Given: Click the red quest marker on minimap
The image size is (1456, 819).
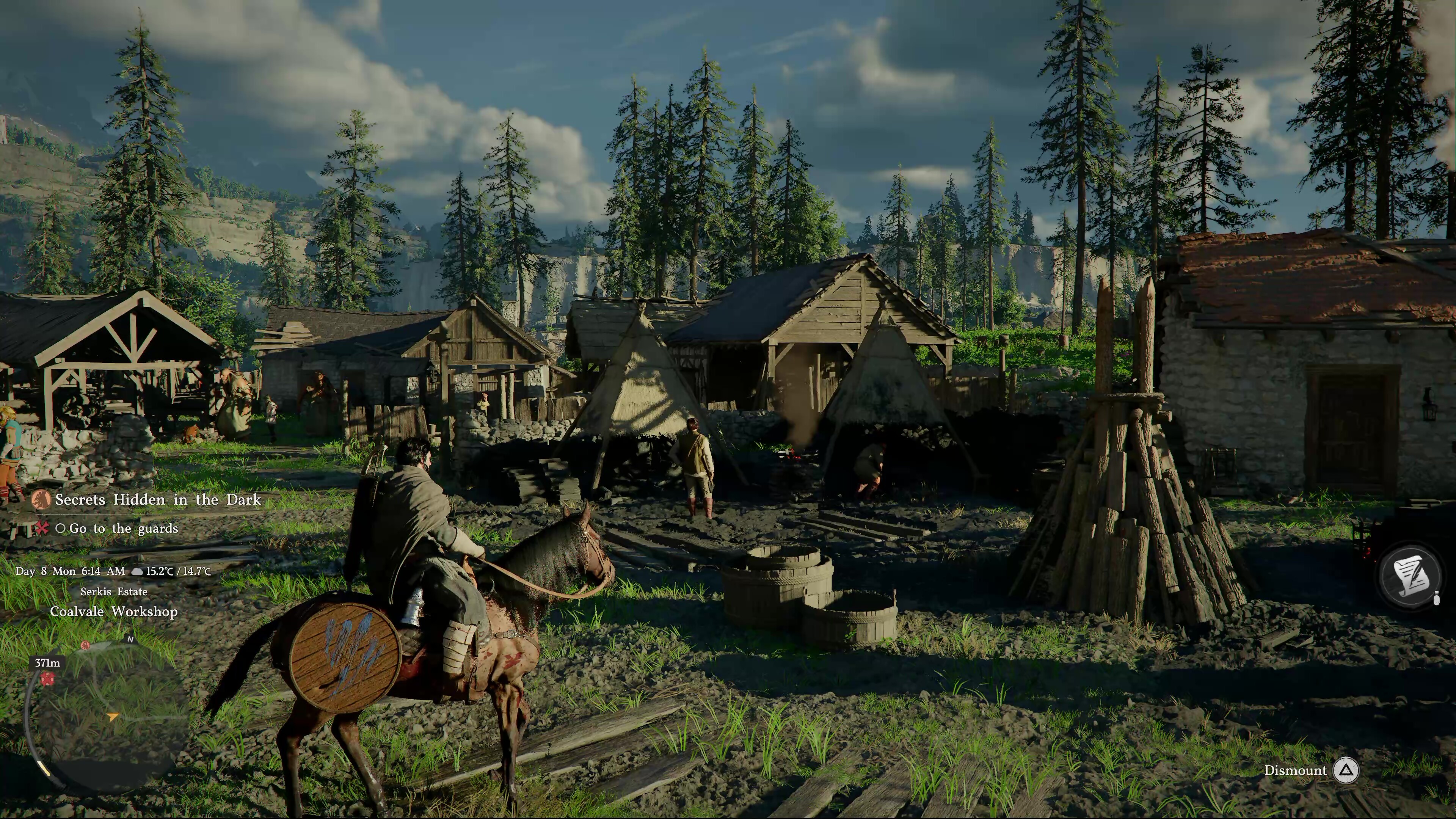Looking at the screenshot, I should tap(47, 678).
